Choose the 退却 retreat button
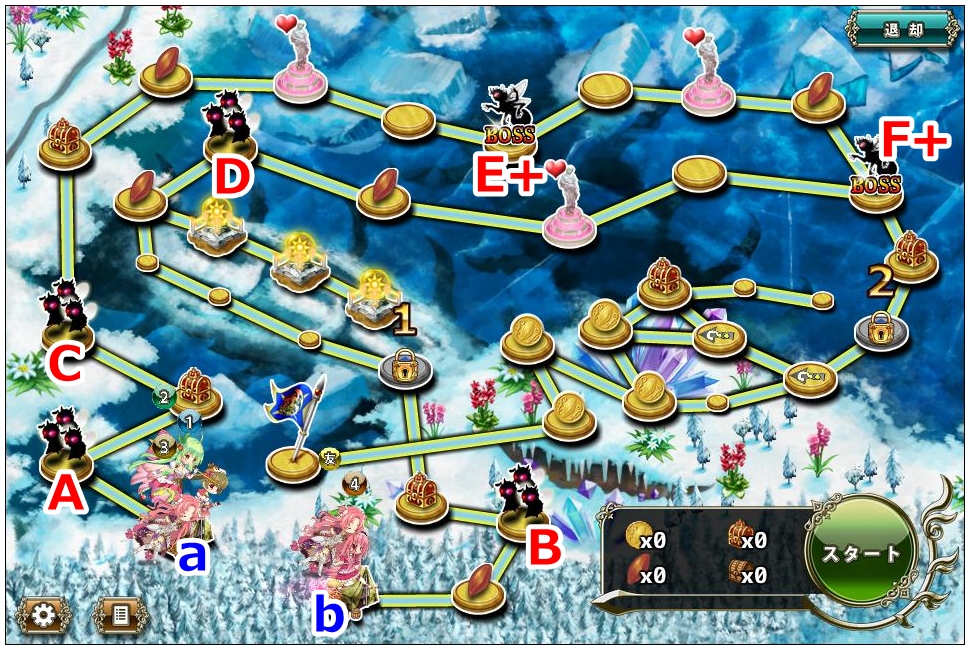 coord(899,29)
